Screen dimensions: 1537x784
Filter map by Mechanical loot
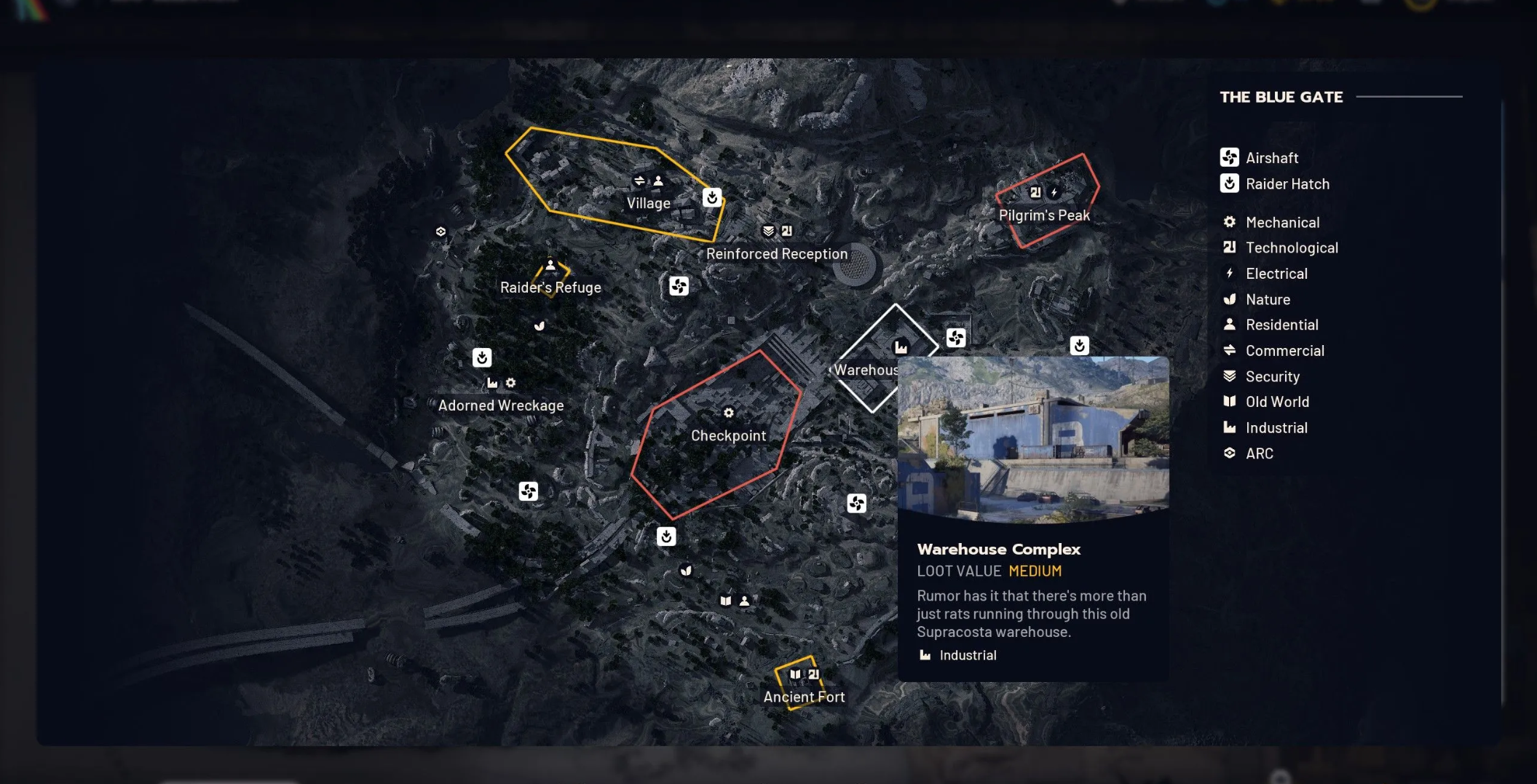[x=1281, y=223]
